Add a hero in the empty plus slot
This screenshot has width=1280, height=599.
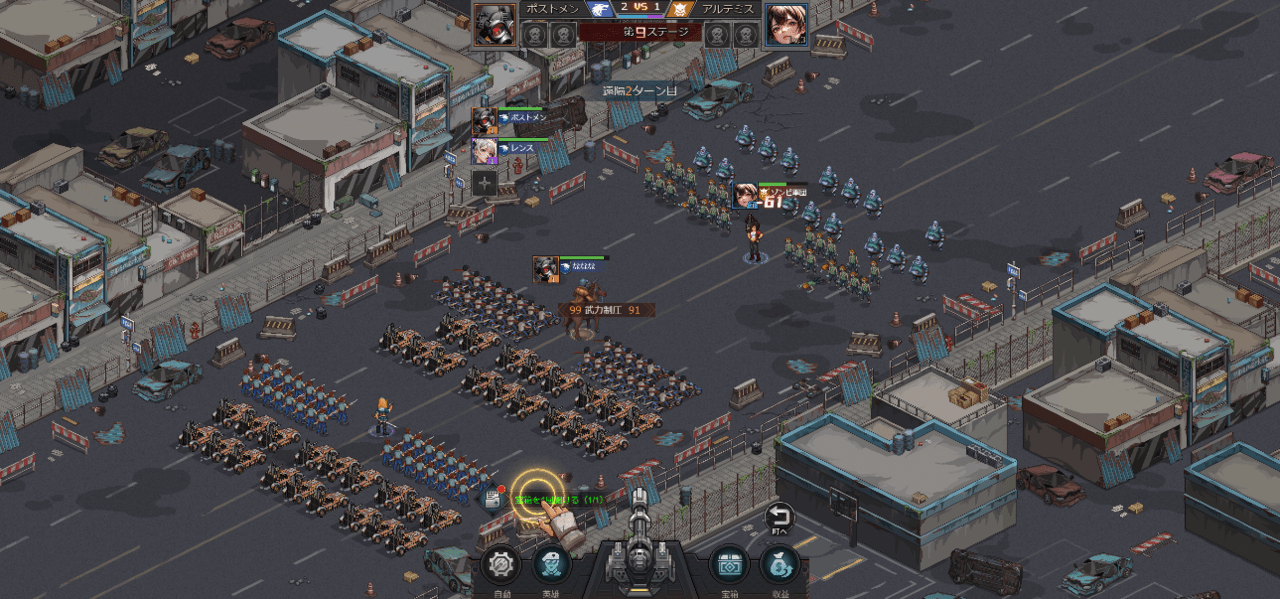tap(485, 182)
